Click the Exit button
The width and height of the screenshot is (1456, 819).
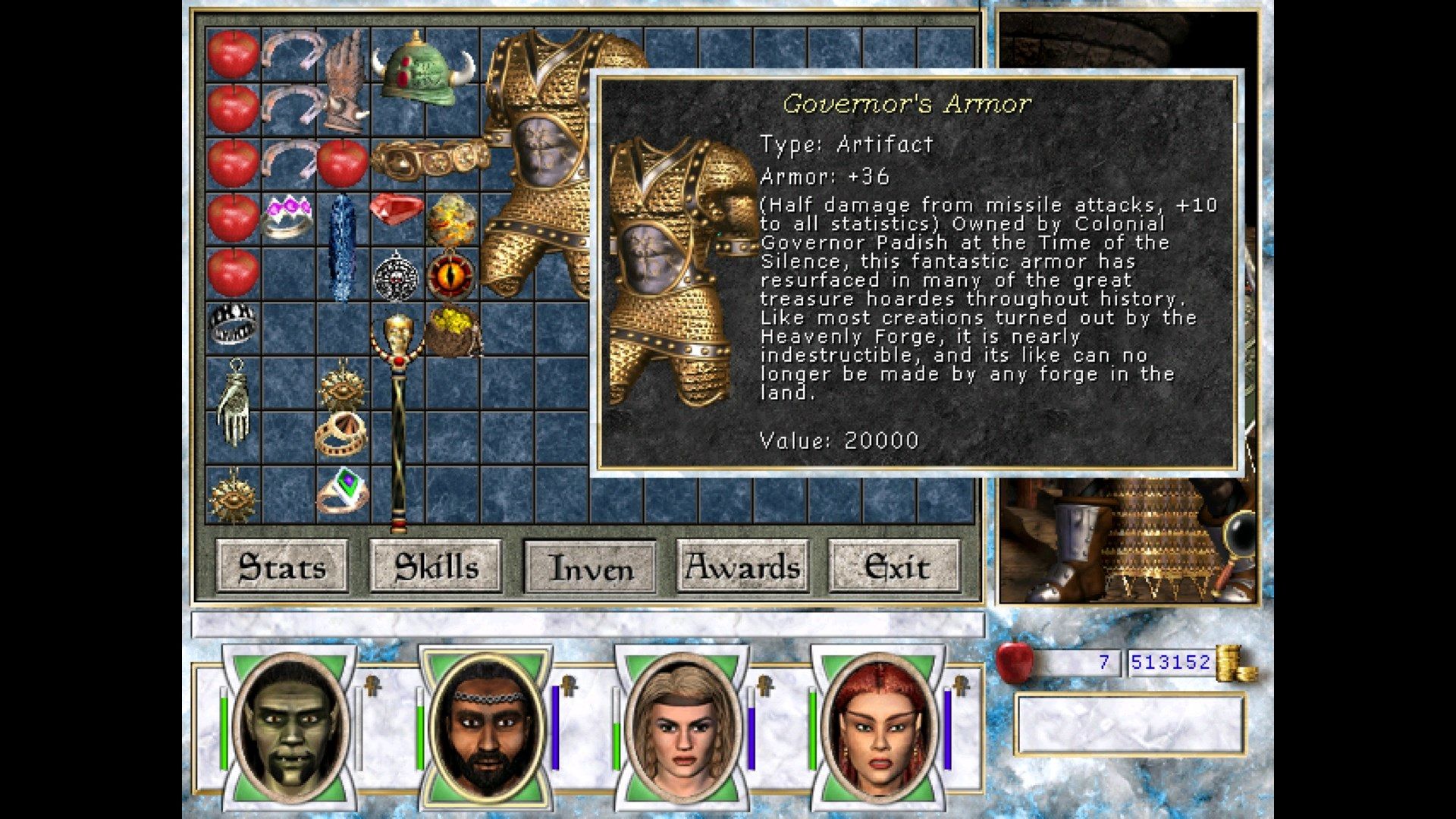click(x=896, y=566)
